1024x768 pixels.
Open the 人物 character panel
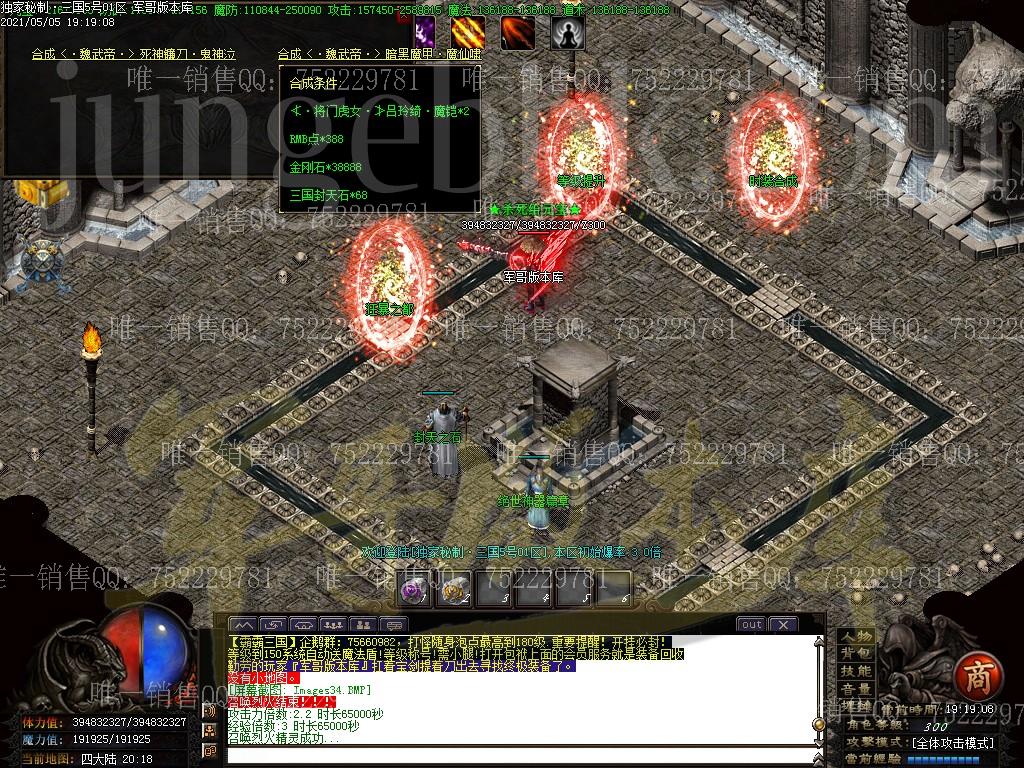tap(855, 637)
